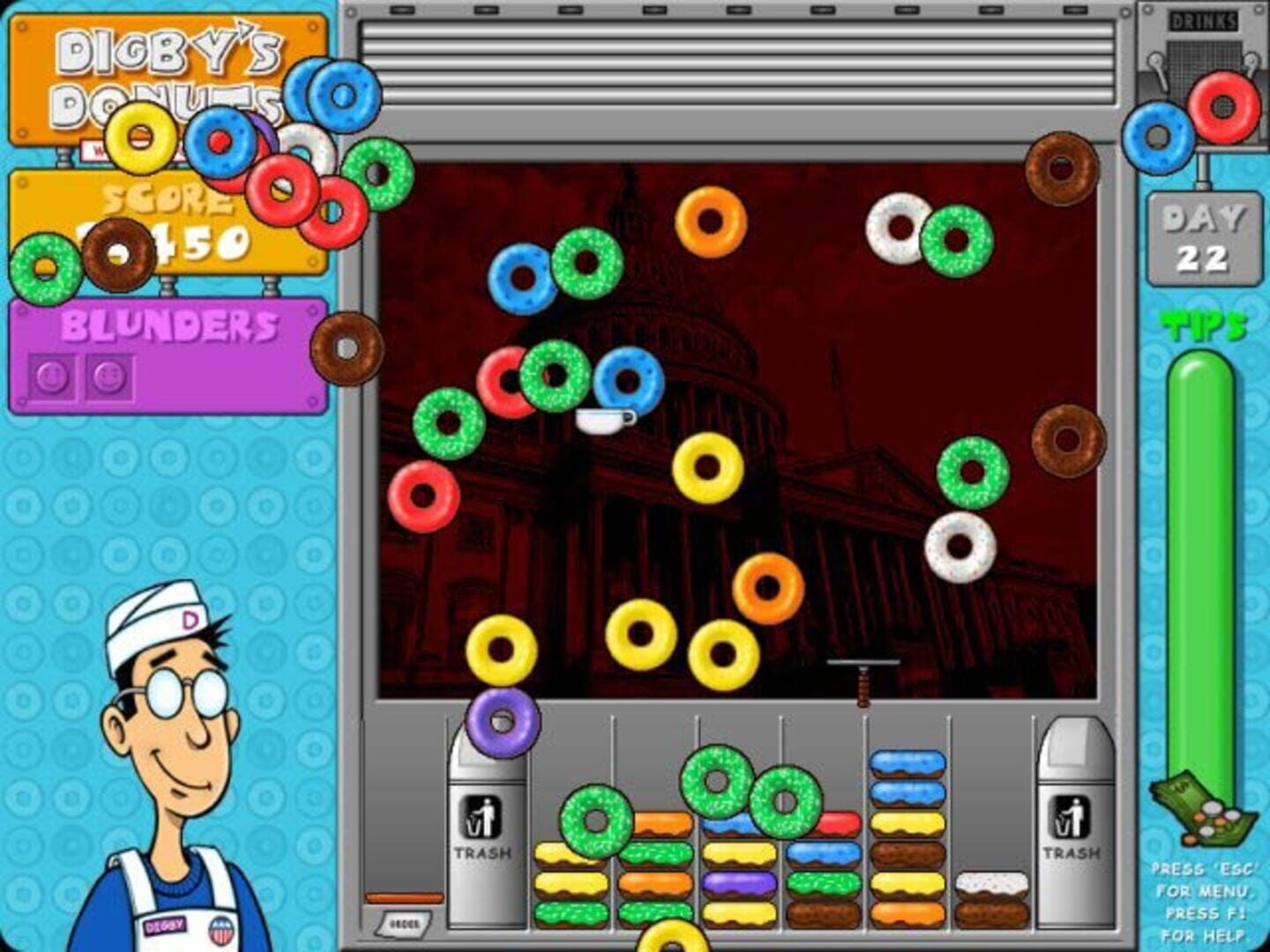This screenshot has height=952, width=1270.
Task: Click the PRESS F1 FOR HELP text
Action: (x=1205, y=926)
